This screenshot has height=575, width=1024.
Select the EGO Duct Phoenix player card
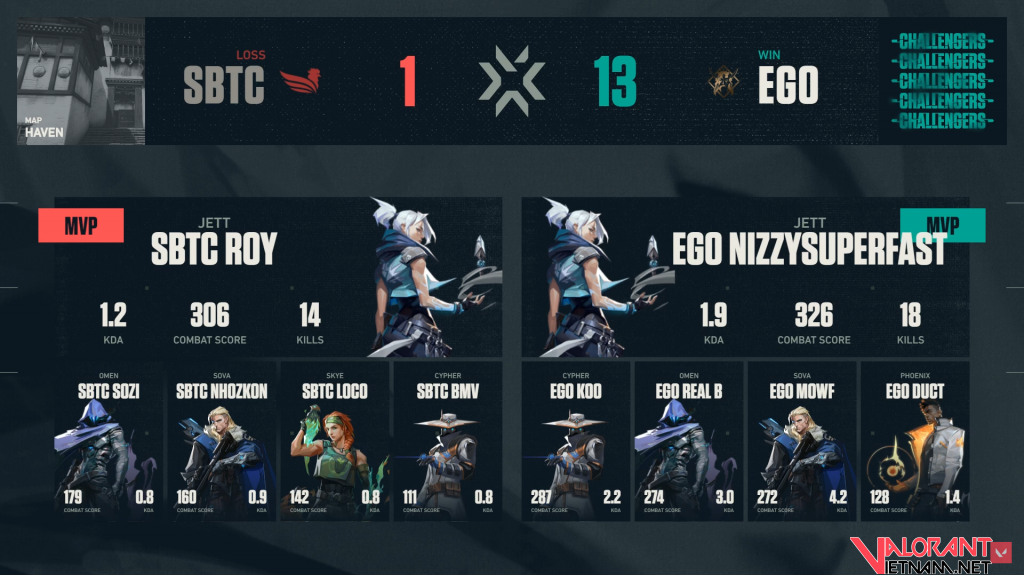coord(914,442)
